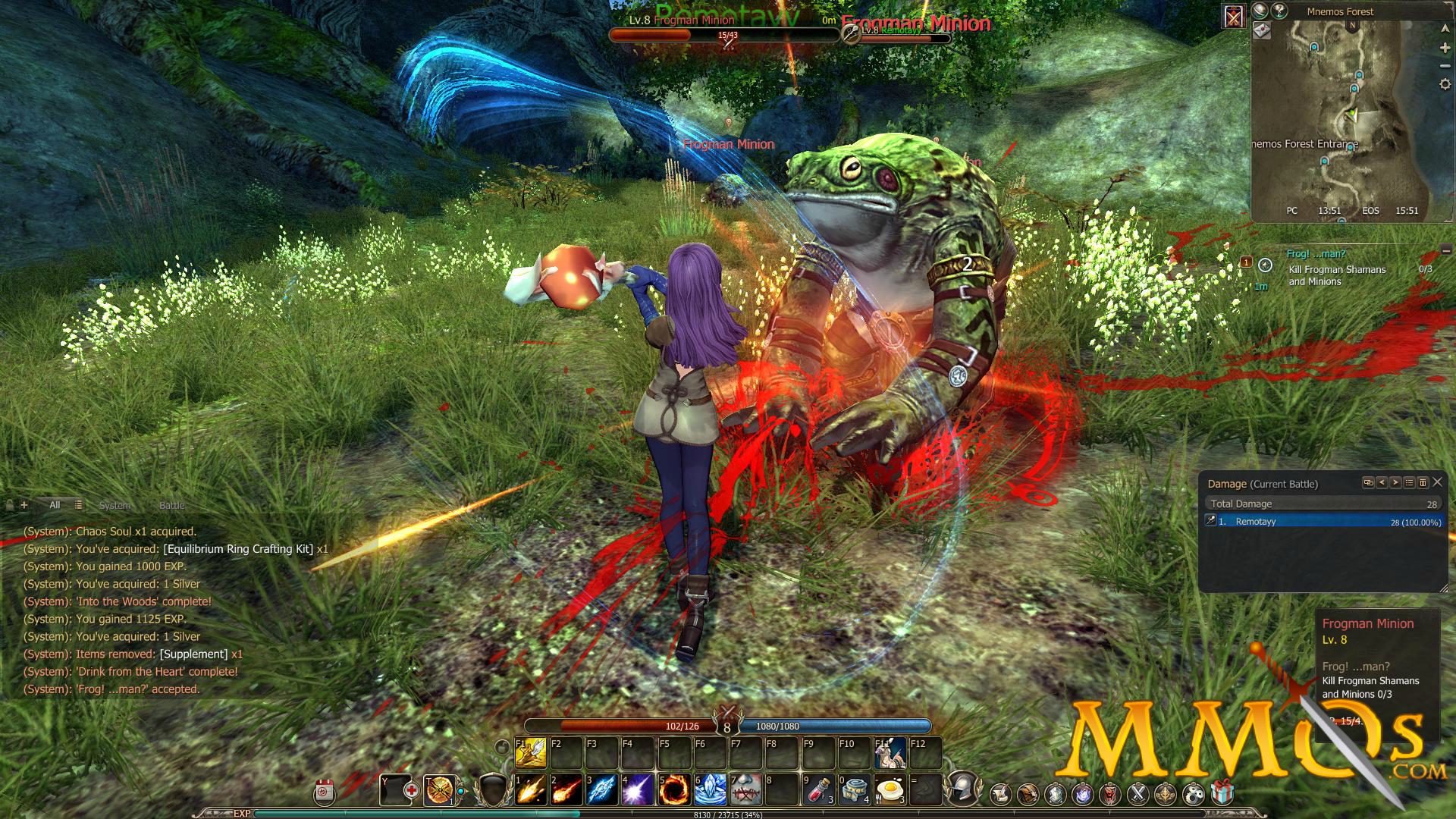Collapse the quest tracker with the minus button
Viewport: 1456px width, 819px height.
[x=1446, y=250]
